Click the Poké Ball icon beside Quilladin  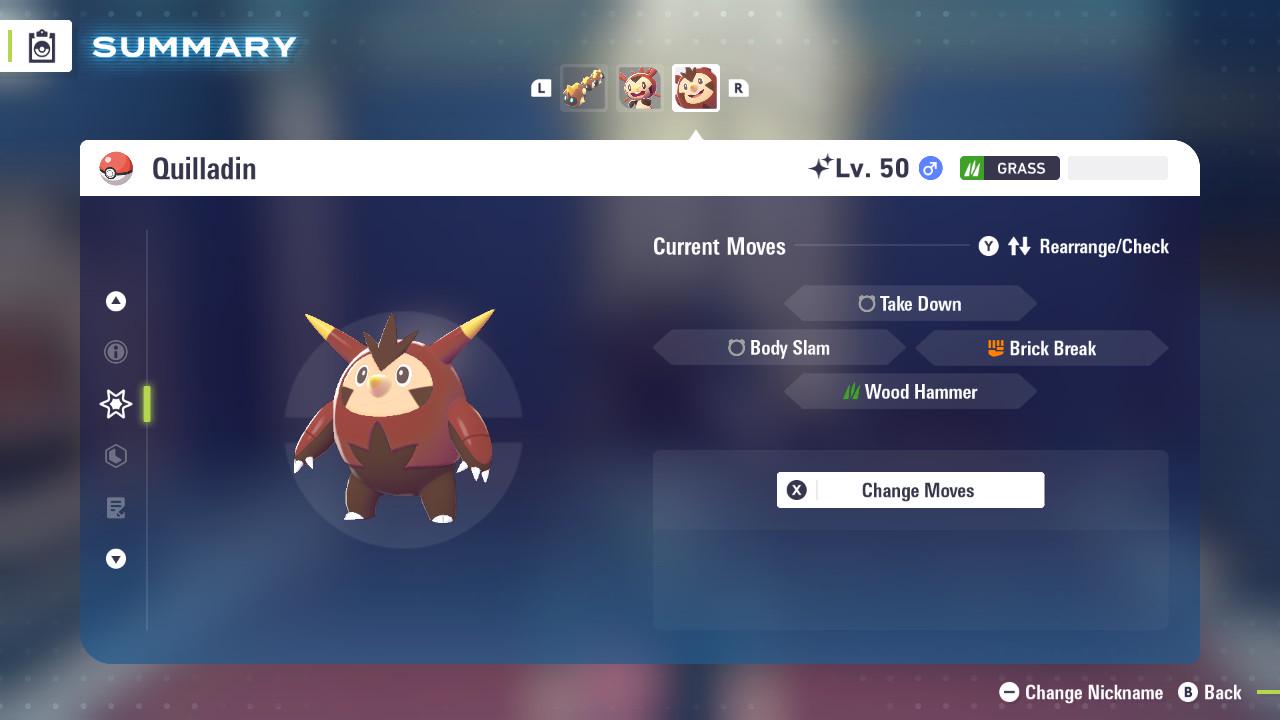click(x=118, y=168)
